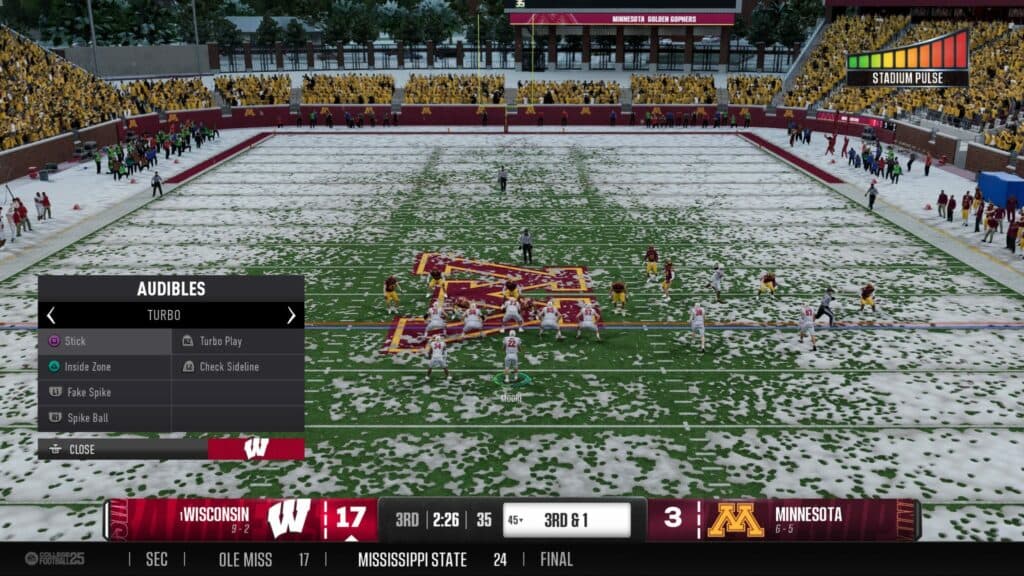Choose the Inside Zone audible
Viewport: 1024px width, 576px height.
tap(104, 367)
